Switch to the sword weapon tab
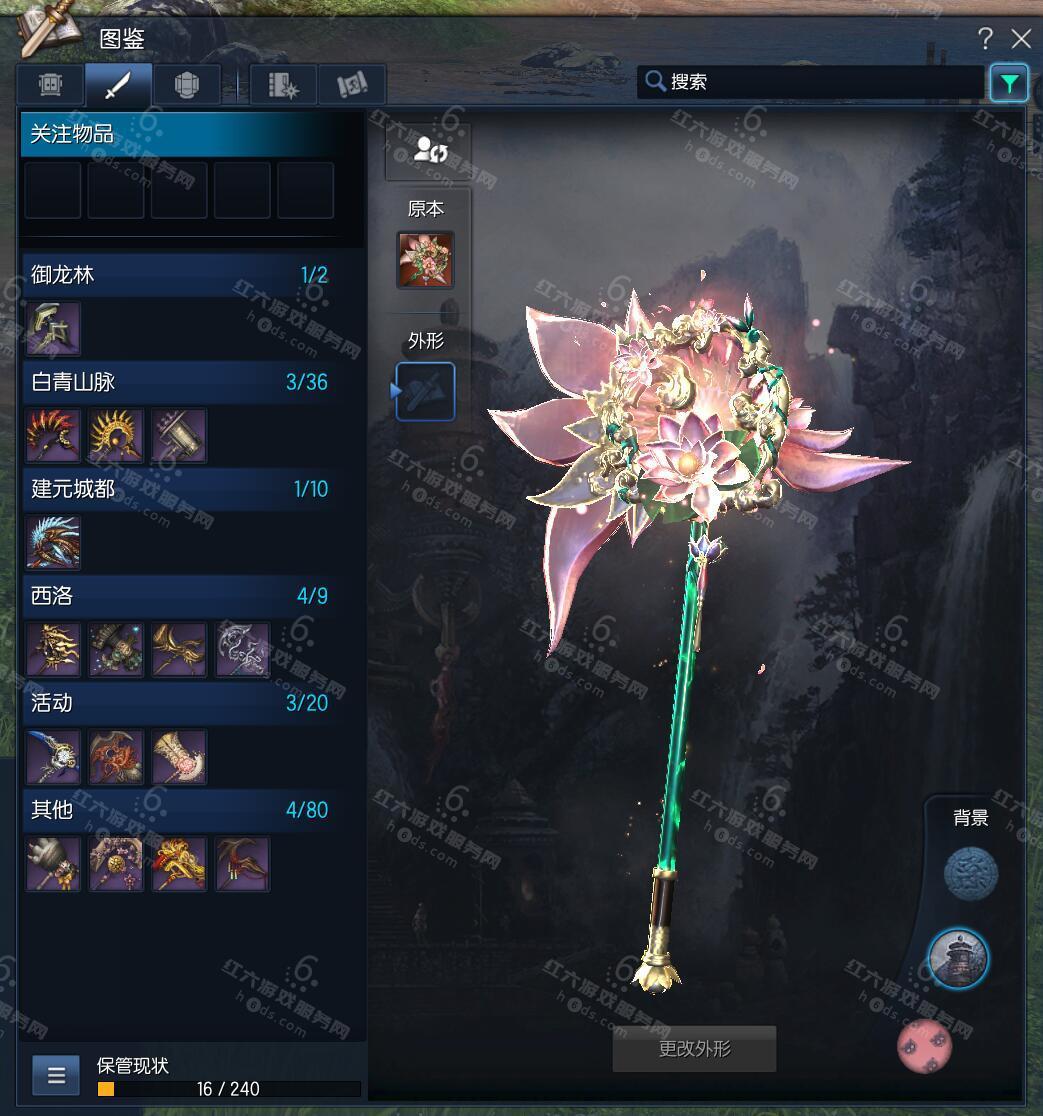This screenshot has height=1116, width=1043. (x=118, y=85)
